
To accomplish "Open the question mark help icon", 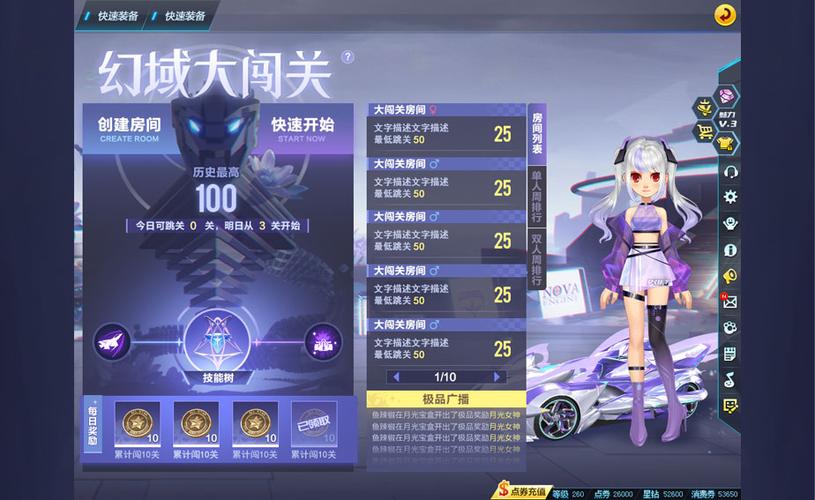I will point(347,57).
